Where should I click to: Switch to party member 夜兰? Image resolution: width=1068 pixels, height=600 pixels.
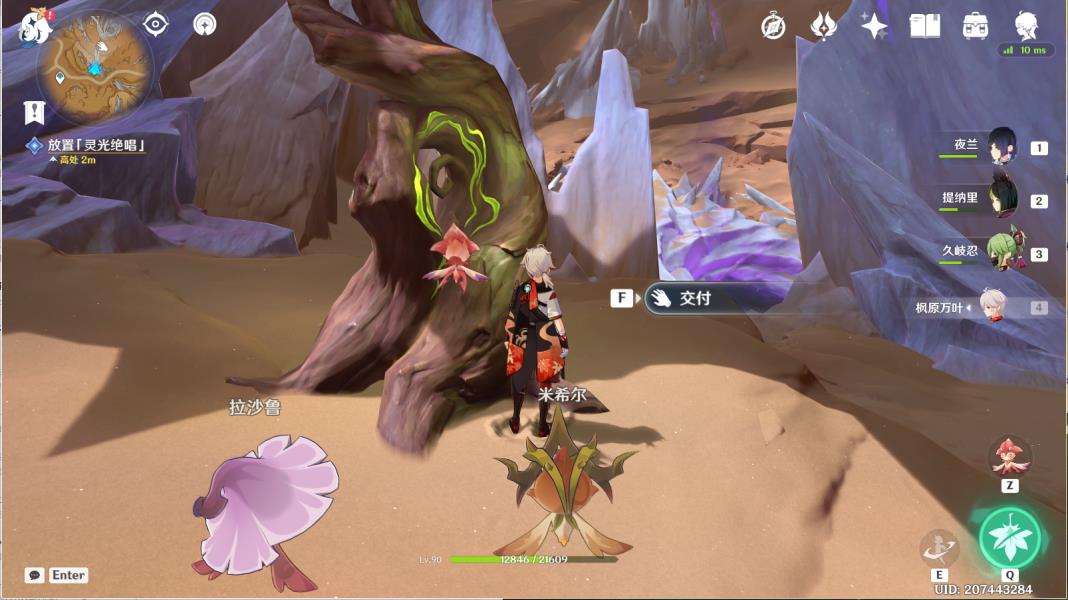pyautogui.click(x=1001, y=147)
